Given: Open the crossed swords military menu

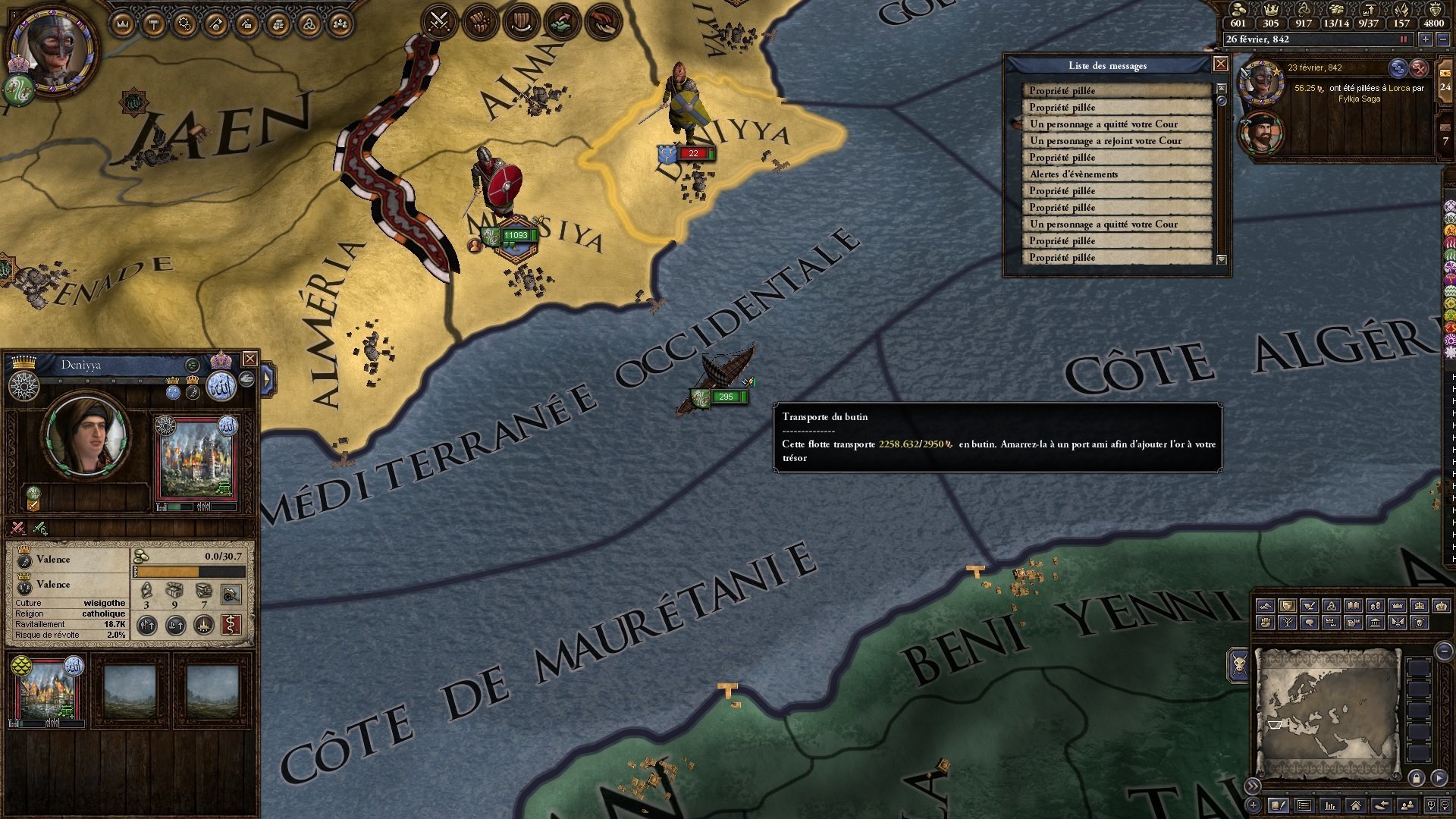Looking at the screenshot, I should [x=439, y=21].
